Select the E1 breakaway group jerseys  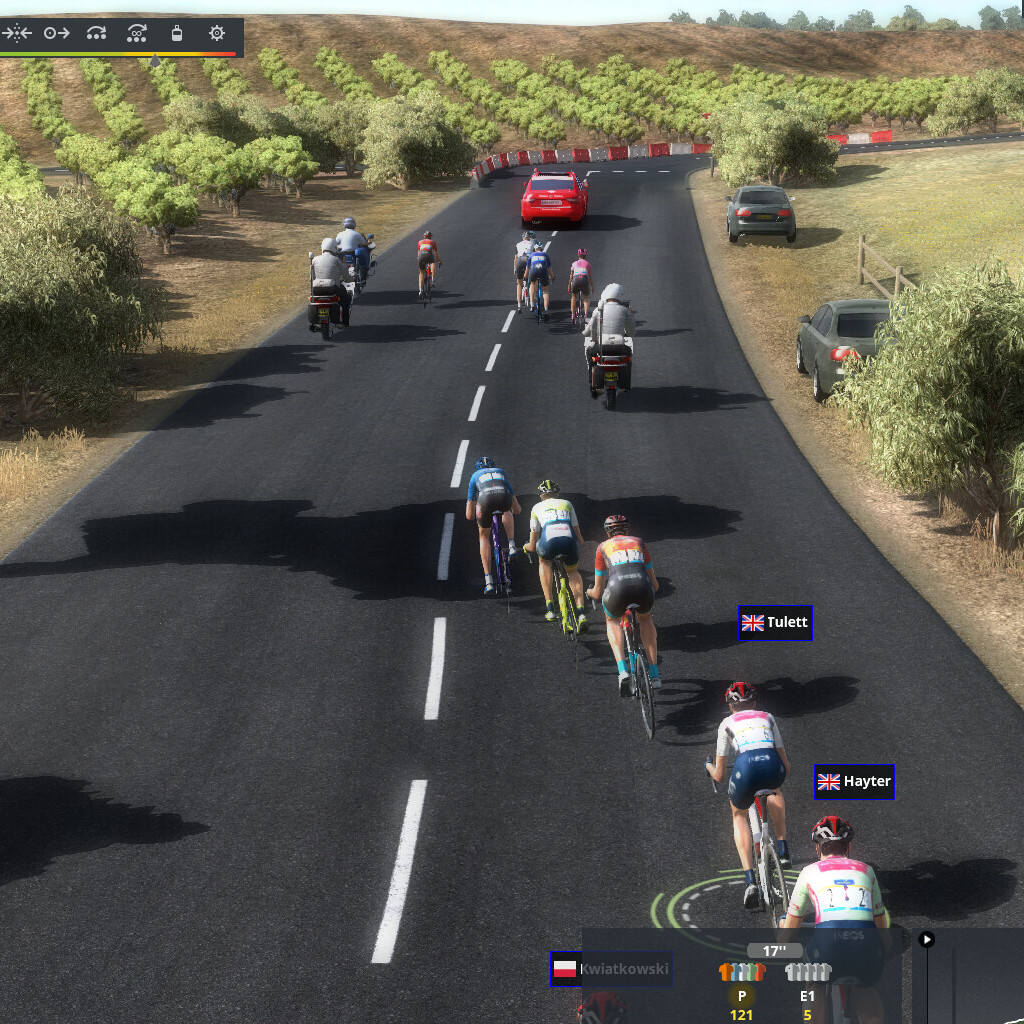coord(807,972)
